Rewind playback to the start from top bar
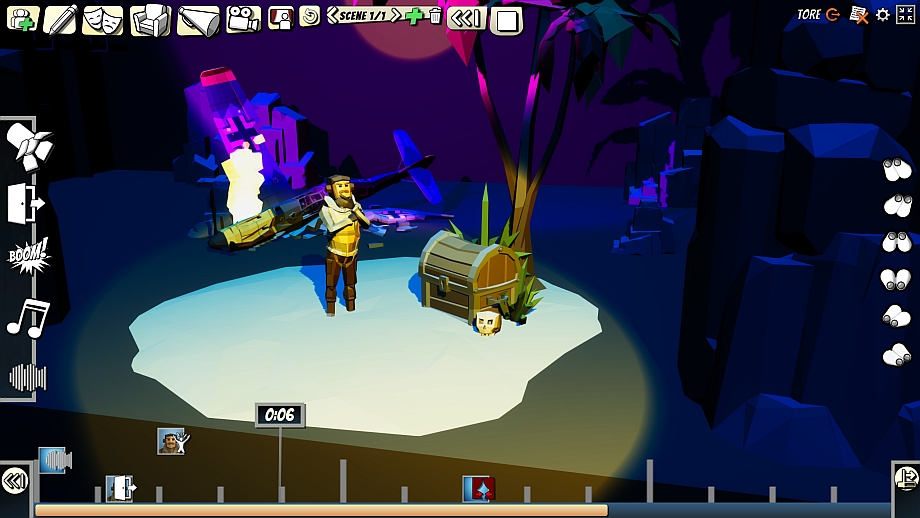The width and height of the screenshot is (920, 518). click(465, 18)
